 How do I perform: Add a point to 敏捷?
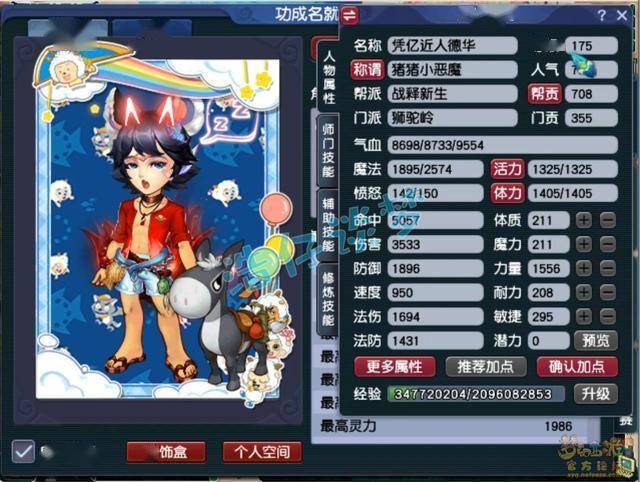[x=583, y=317]
